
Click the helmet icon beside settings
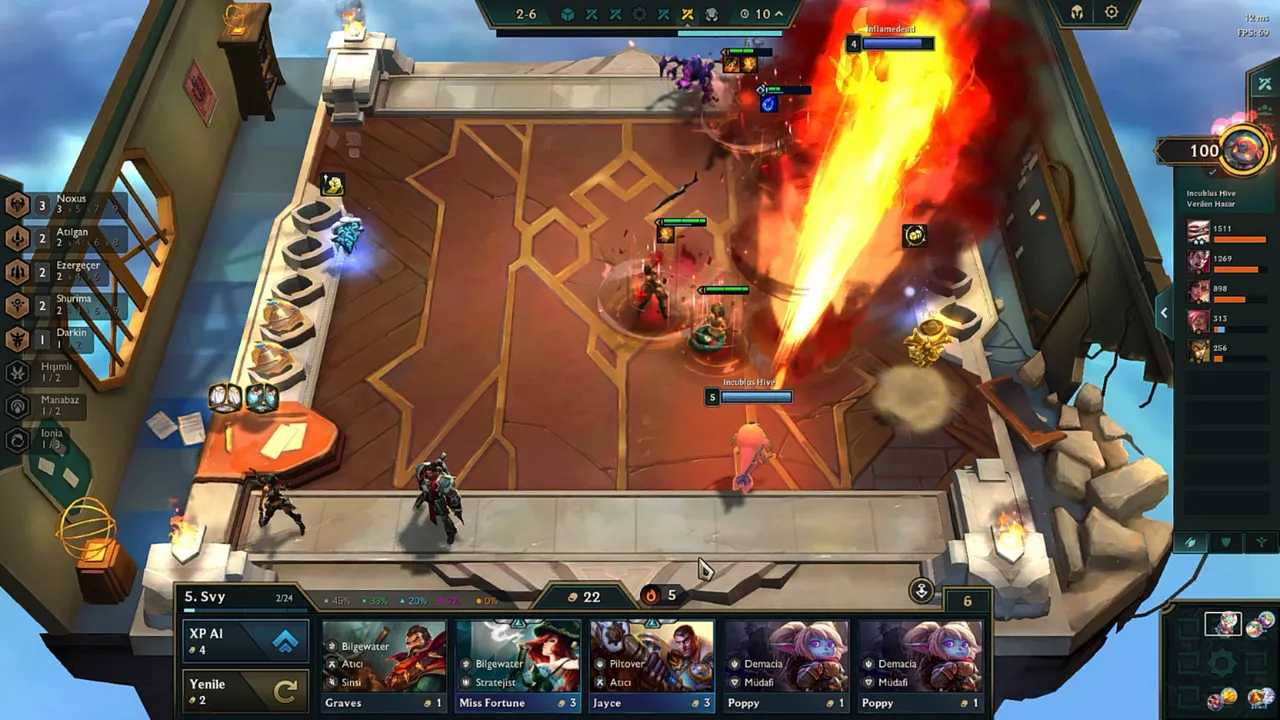pos(1077,13)
